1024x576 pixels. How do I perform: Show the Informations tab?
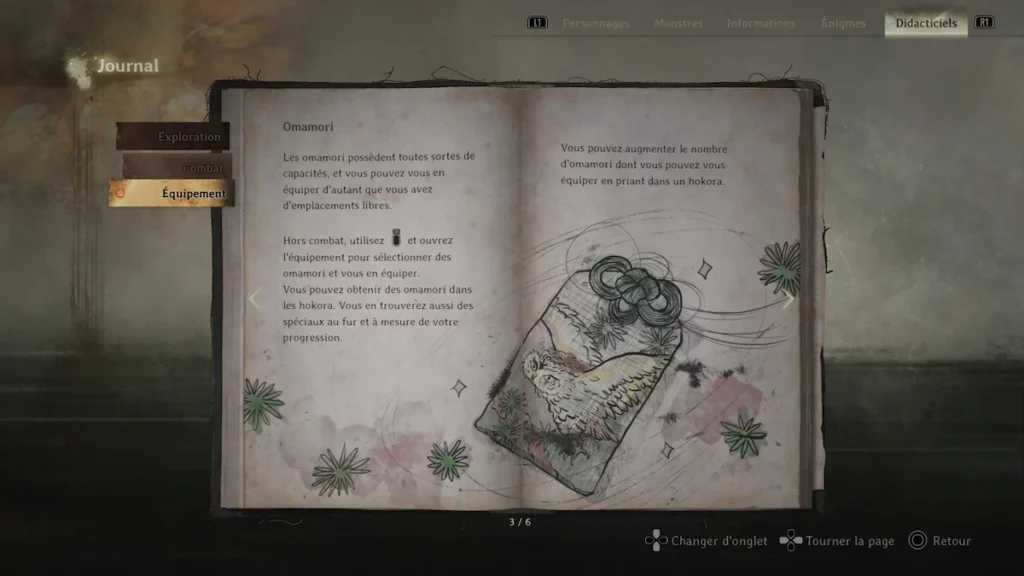click(761, 23)
